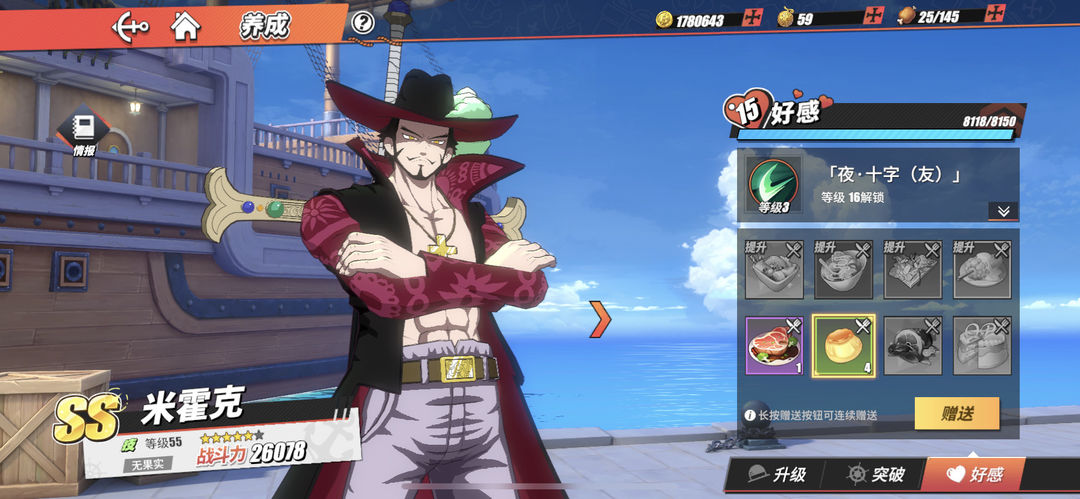Show next character with orange arrow

[600, 318]
